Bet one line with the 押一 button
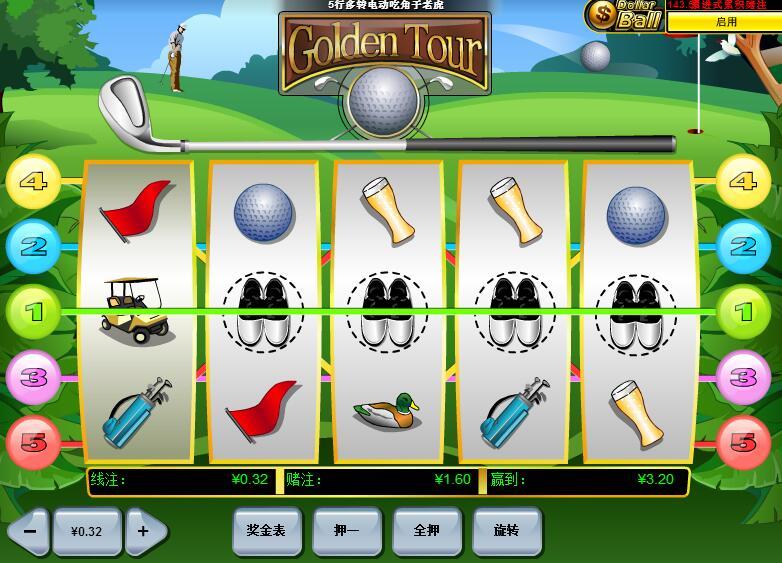 (x=346, y=531)
